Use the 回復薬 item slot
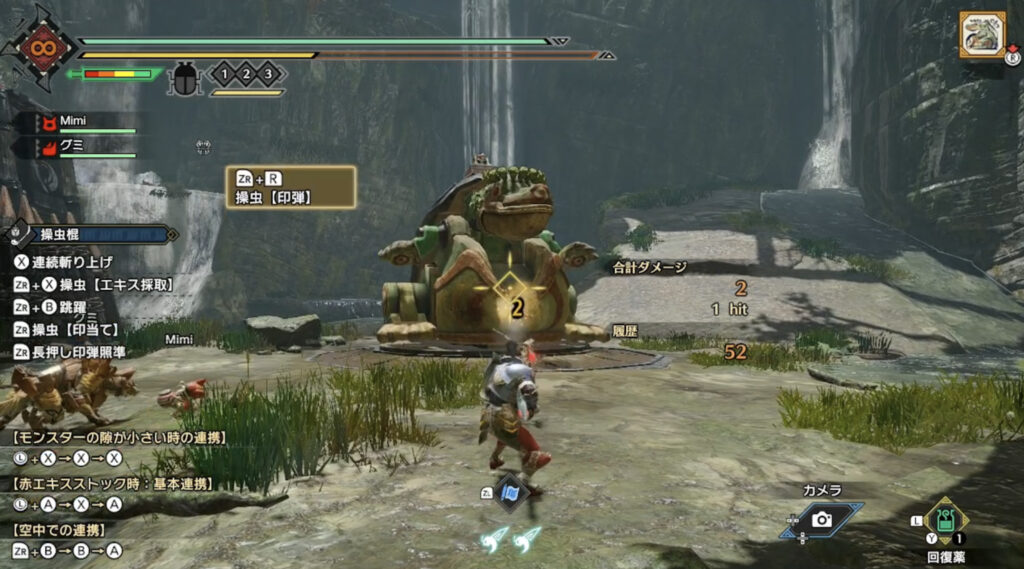Screen dimensions: 1024x569 coord(944,520)
